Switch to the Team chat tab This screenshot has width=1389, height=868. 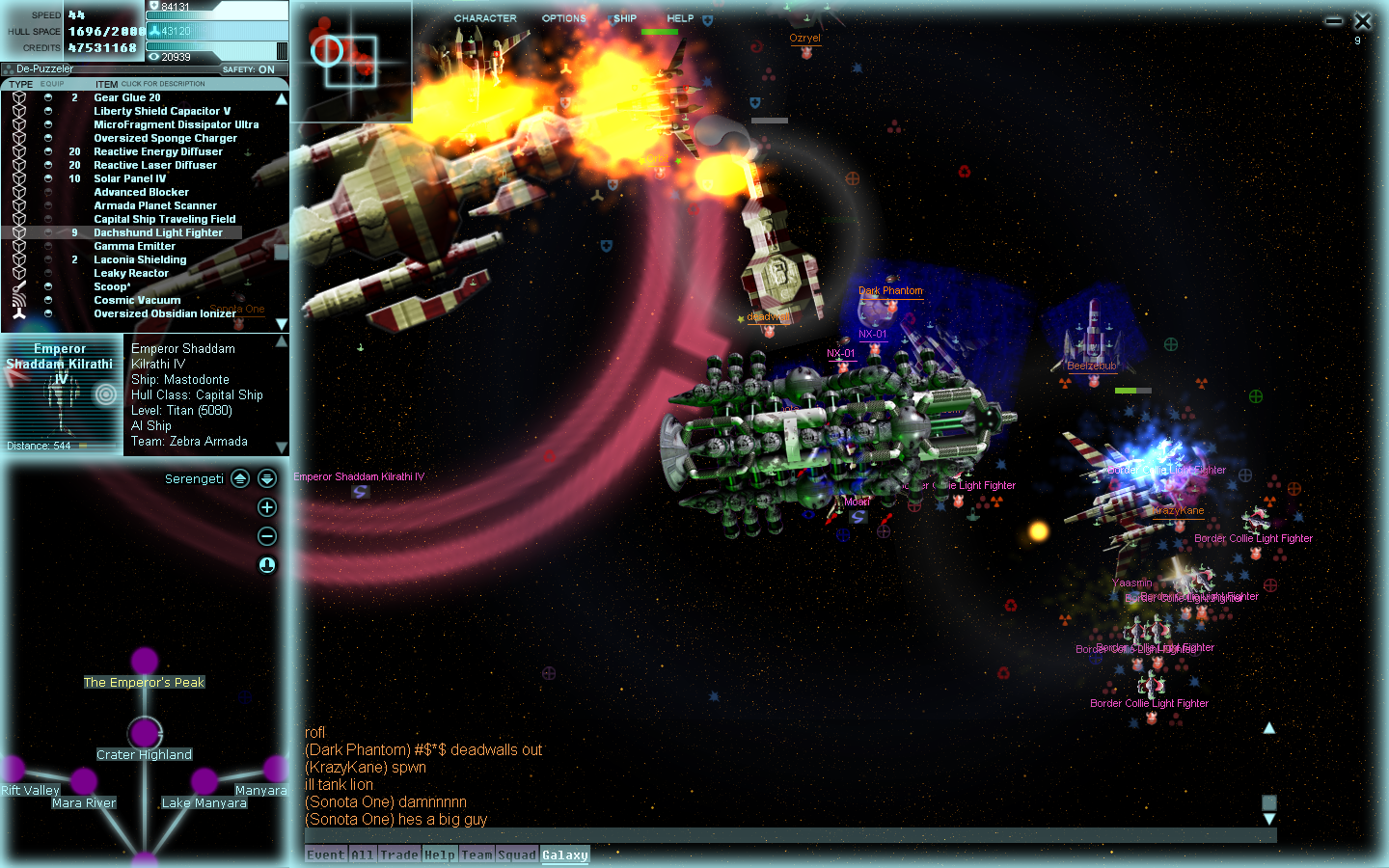click(x=477, y=854)
